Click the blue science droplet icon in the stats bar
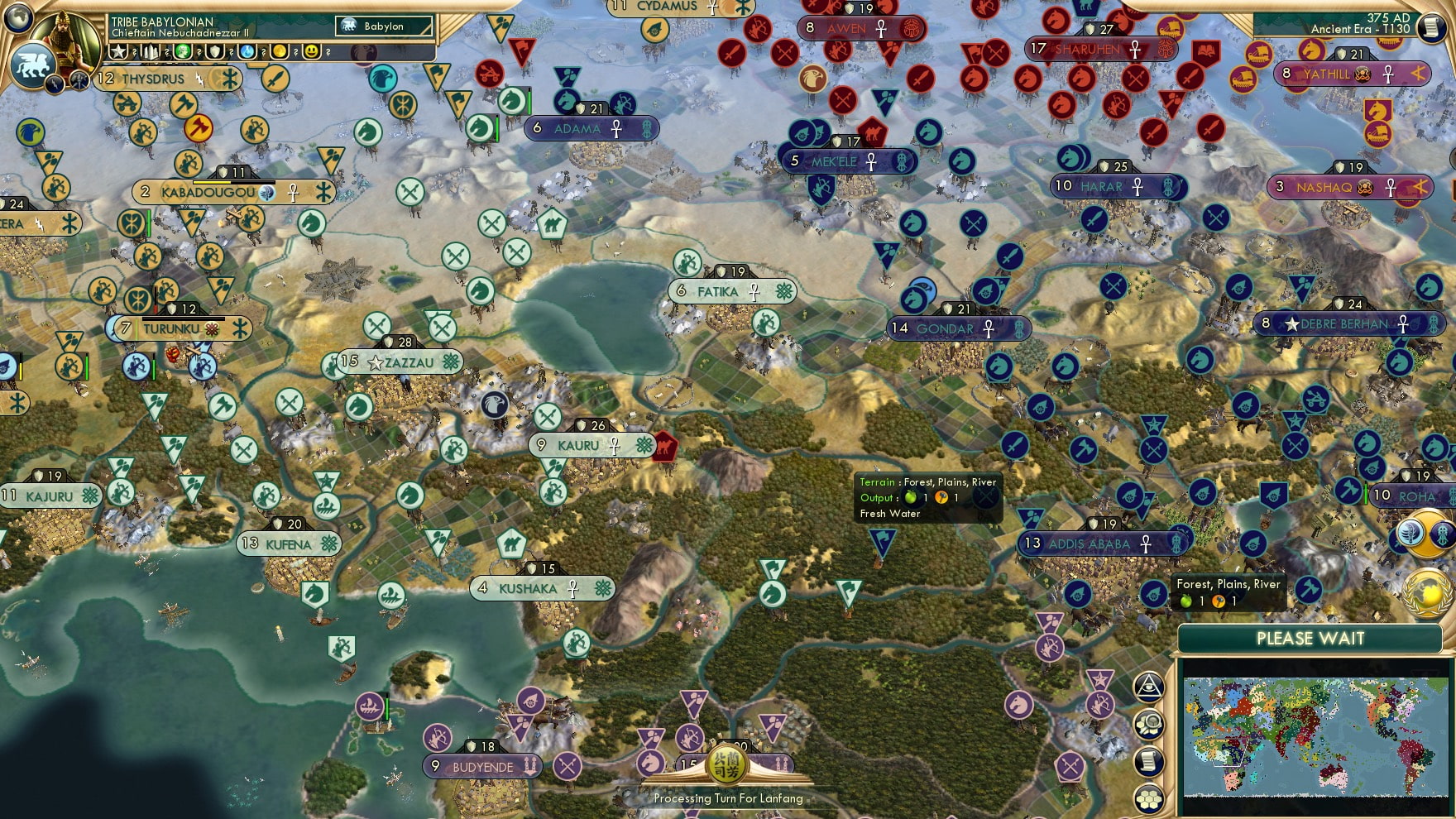1456x819 pixels. pos(247,51)
